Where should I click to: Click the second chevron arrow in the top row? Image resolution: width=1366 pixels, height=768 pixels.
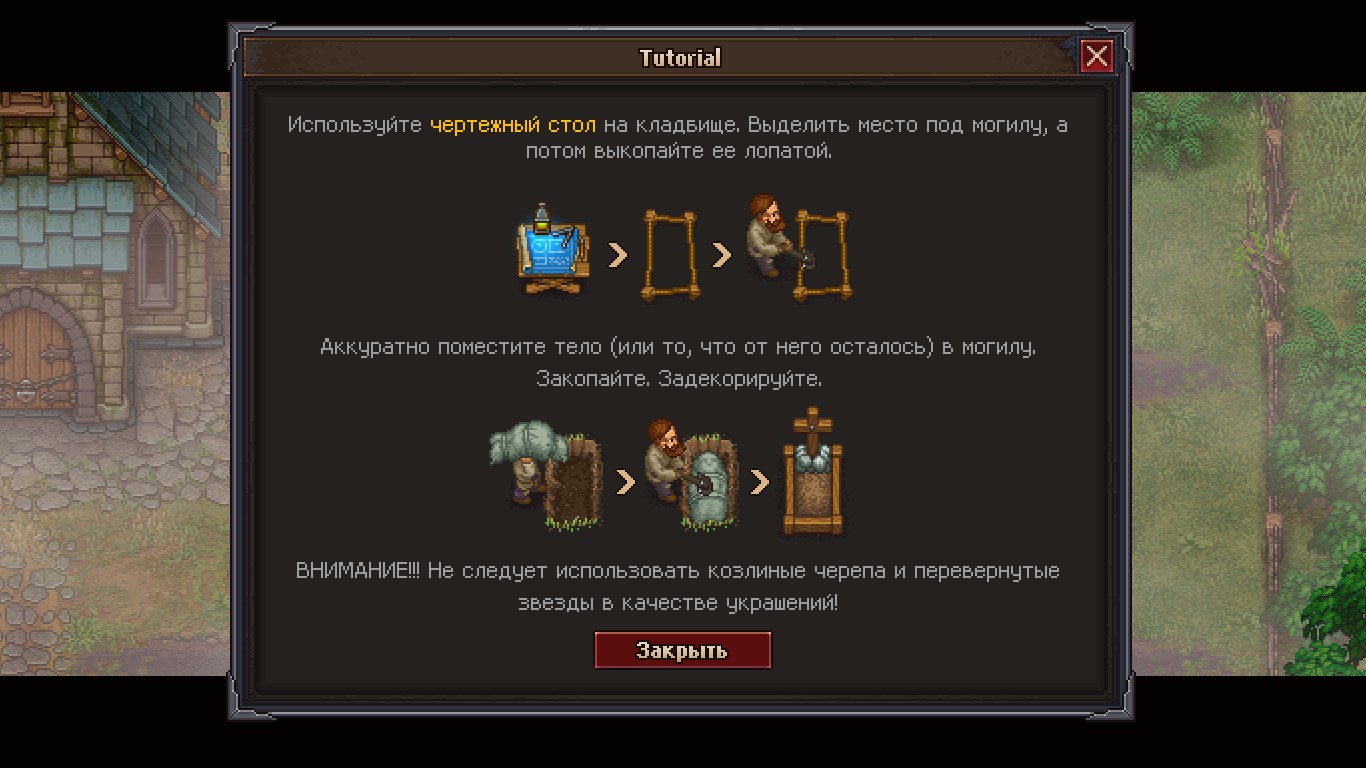coord(723,254)
